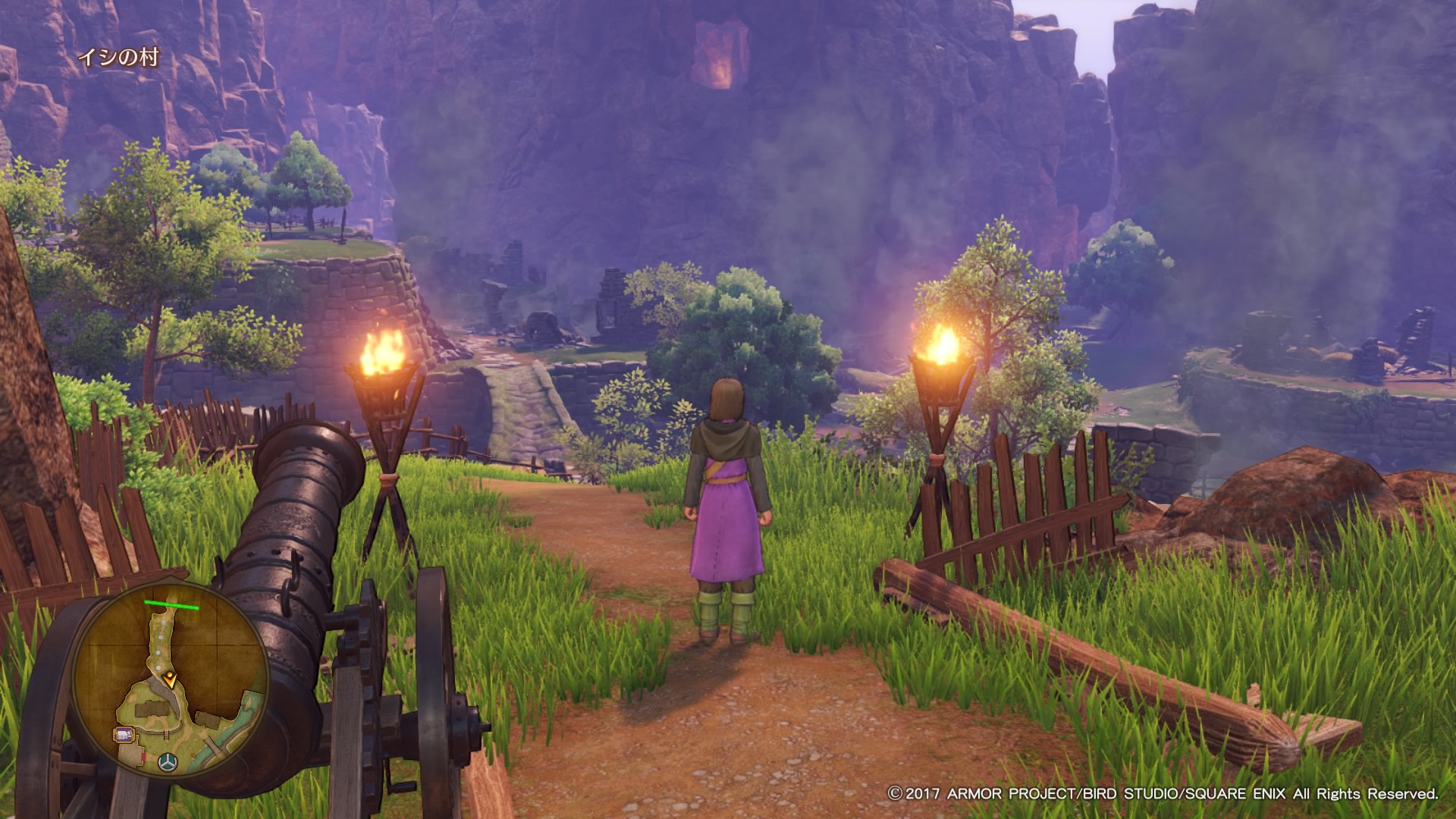Select the purple bed marker on minimap

coord(124,734)
